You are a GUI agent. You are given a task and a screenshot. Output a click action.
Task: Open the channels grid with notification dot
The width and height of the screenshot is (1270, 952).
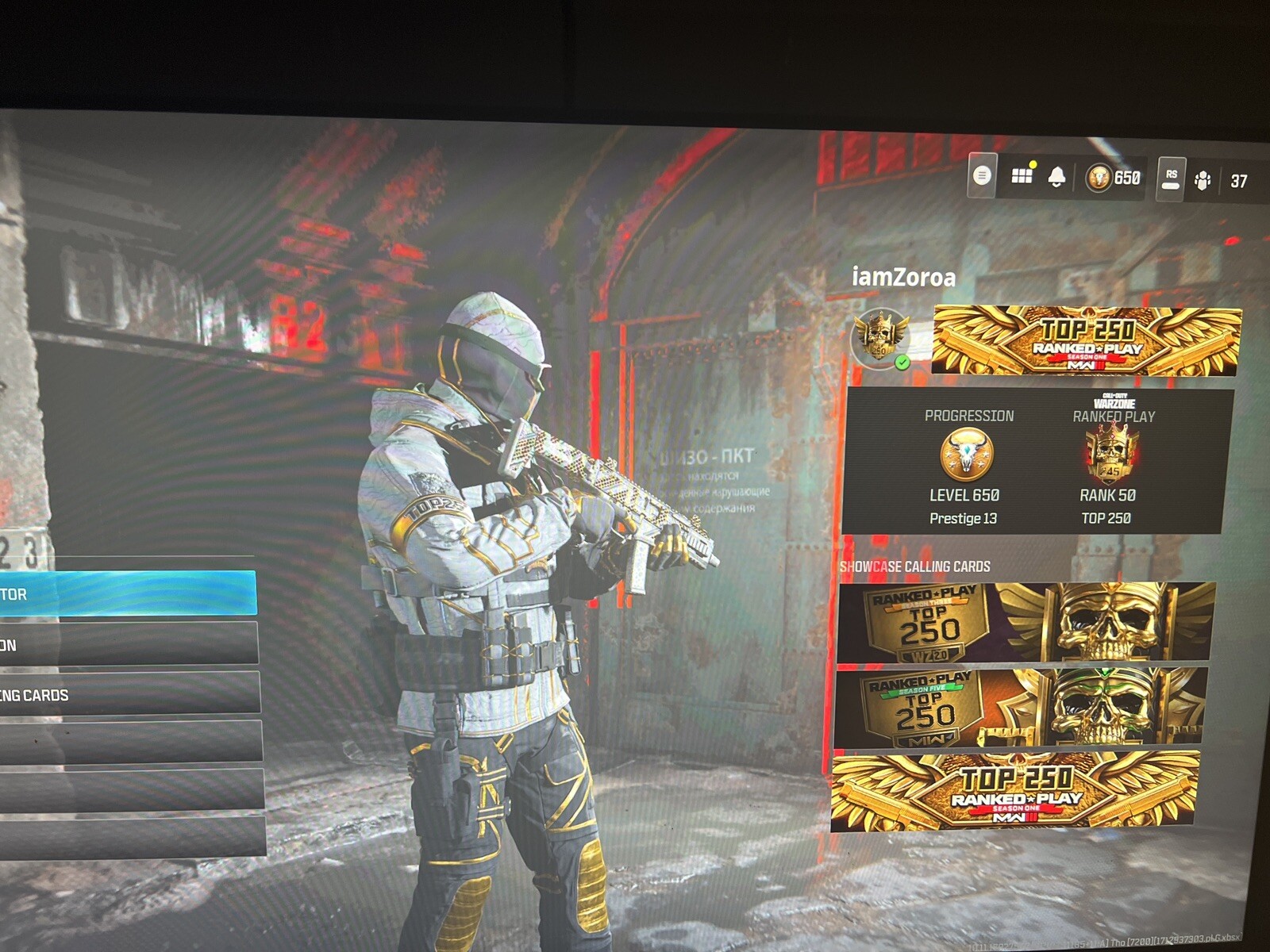[1024, 178]
